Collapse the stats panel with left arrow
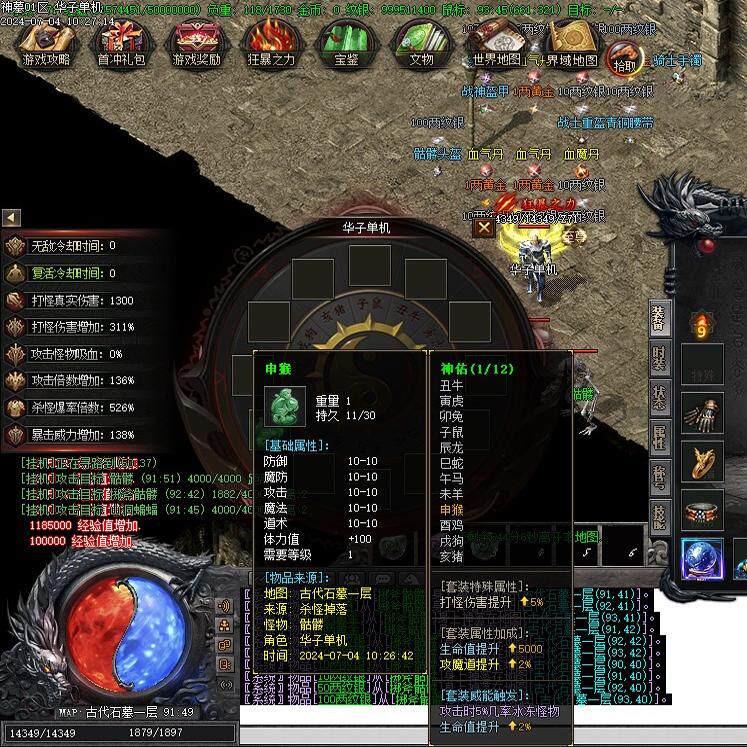The width and height of the screenshot is (747, 747). (11, 217)
